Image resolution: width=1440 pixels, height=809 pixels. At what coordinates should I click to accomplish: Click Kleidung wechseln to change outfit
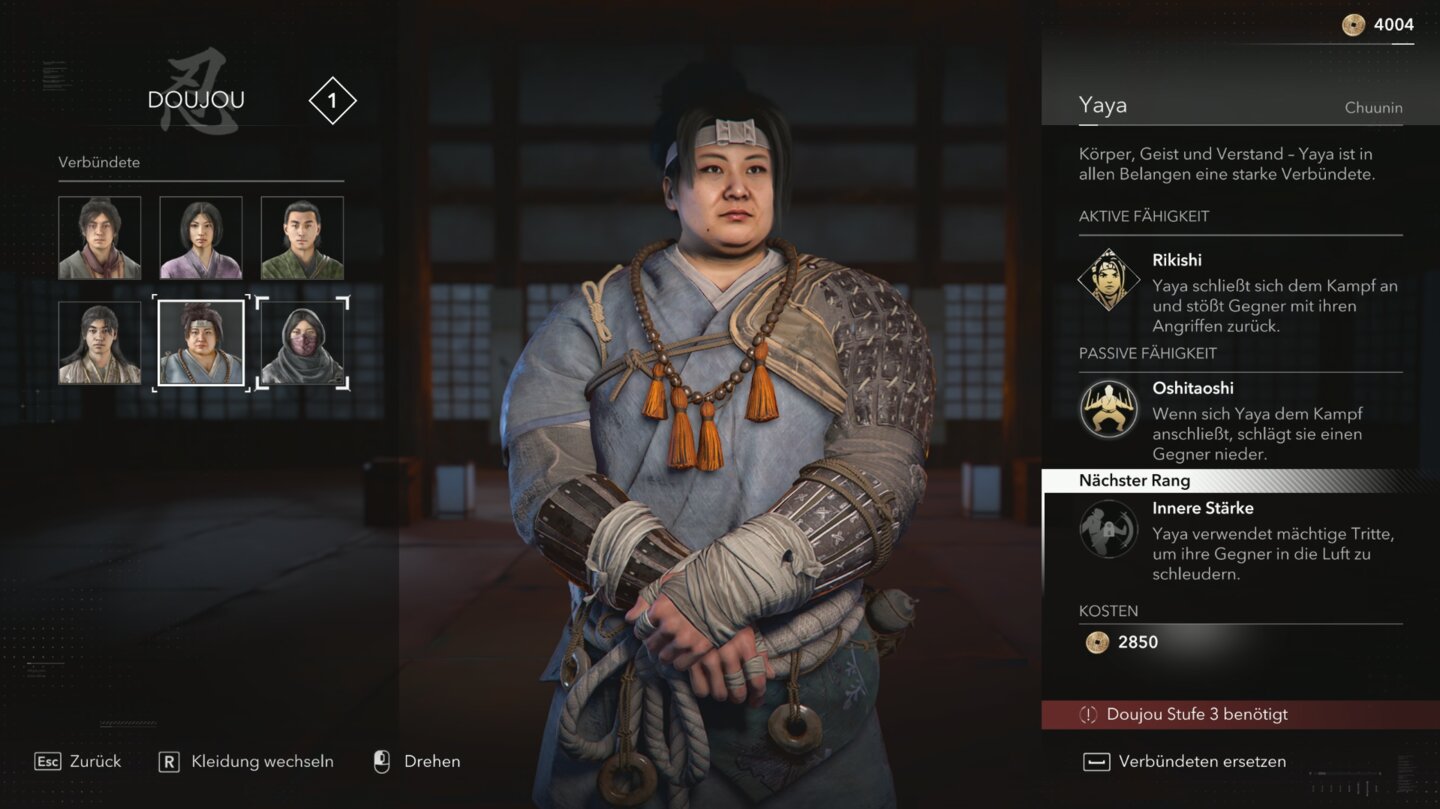click(246, 762)
